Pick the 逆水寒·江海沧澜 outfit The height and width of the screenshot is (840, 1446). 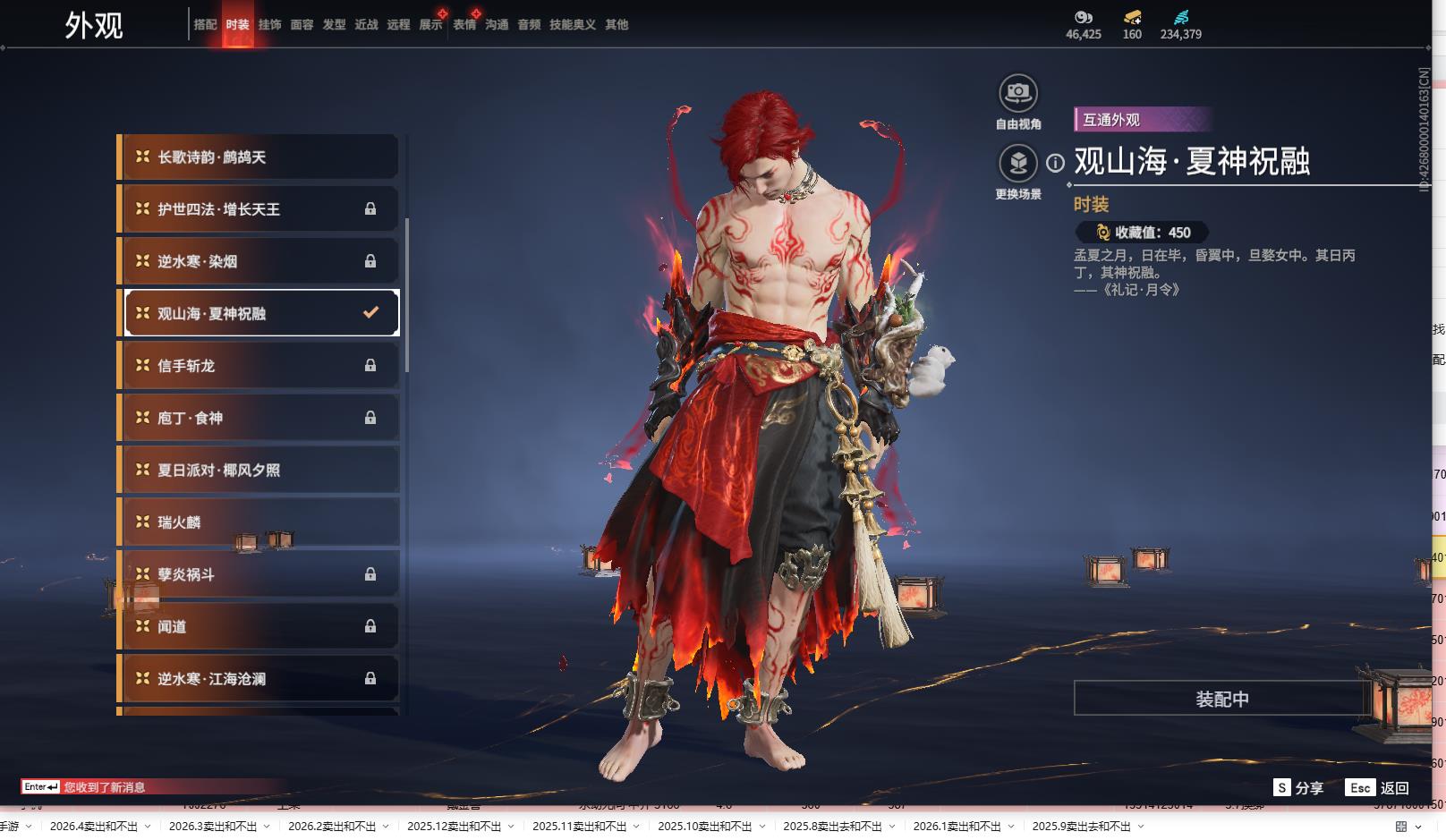(x=259, y=679)
